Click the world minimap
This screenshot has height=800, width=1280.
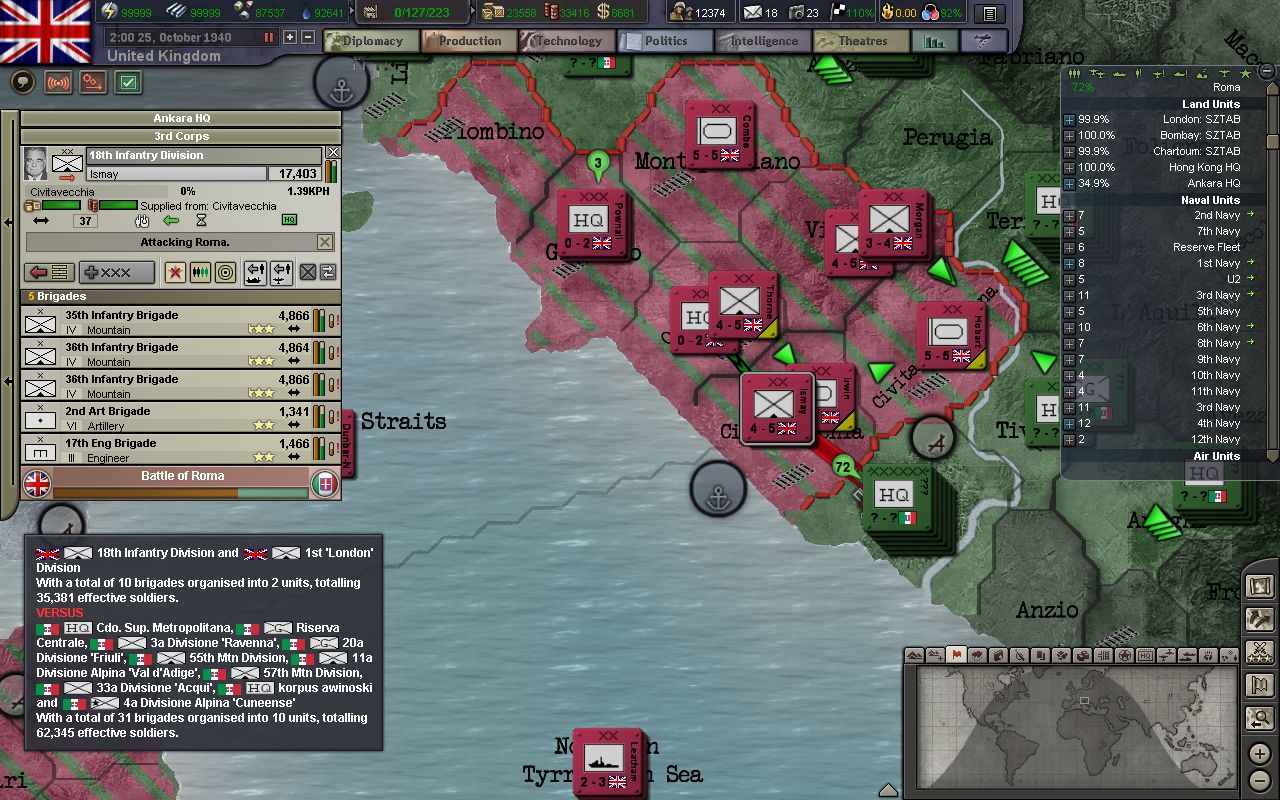[x=1070, y=725]
